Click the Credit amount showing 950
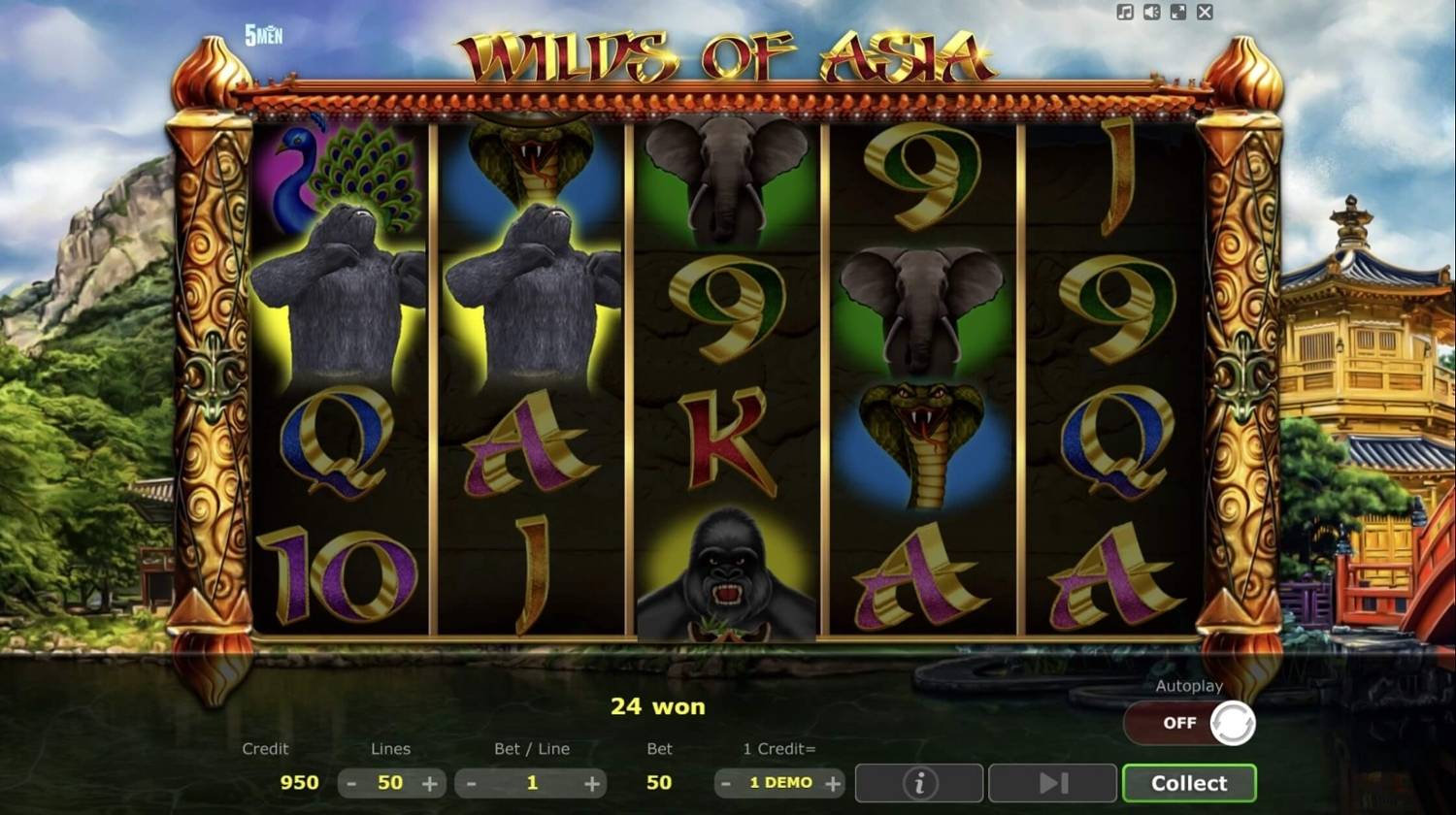 tap(300, 782)
